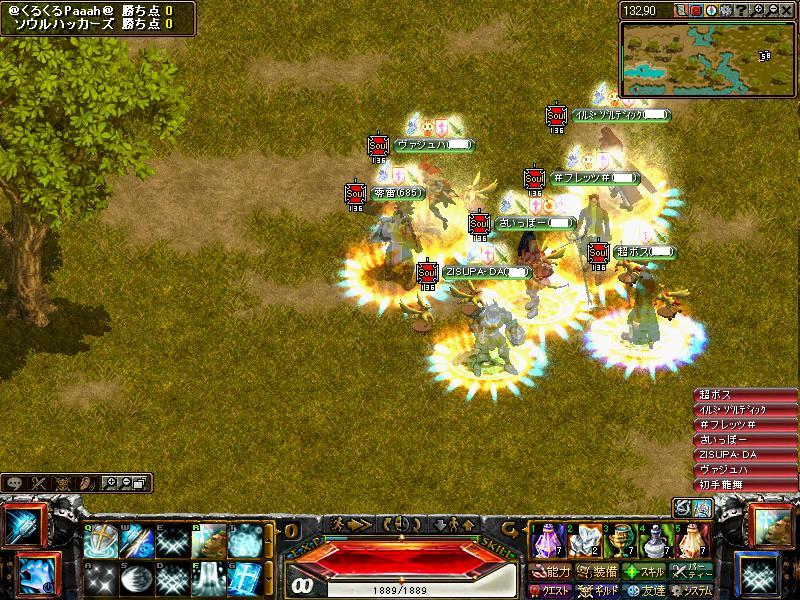Open the スキル (skills) window
The height and width of the screenshot is (600, 800).
[x=643, y=572]
